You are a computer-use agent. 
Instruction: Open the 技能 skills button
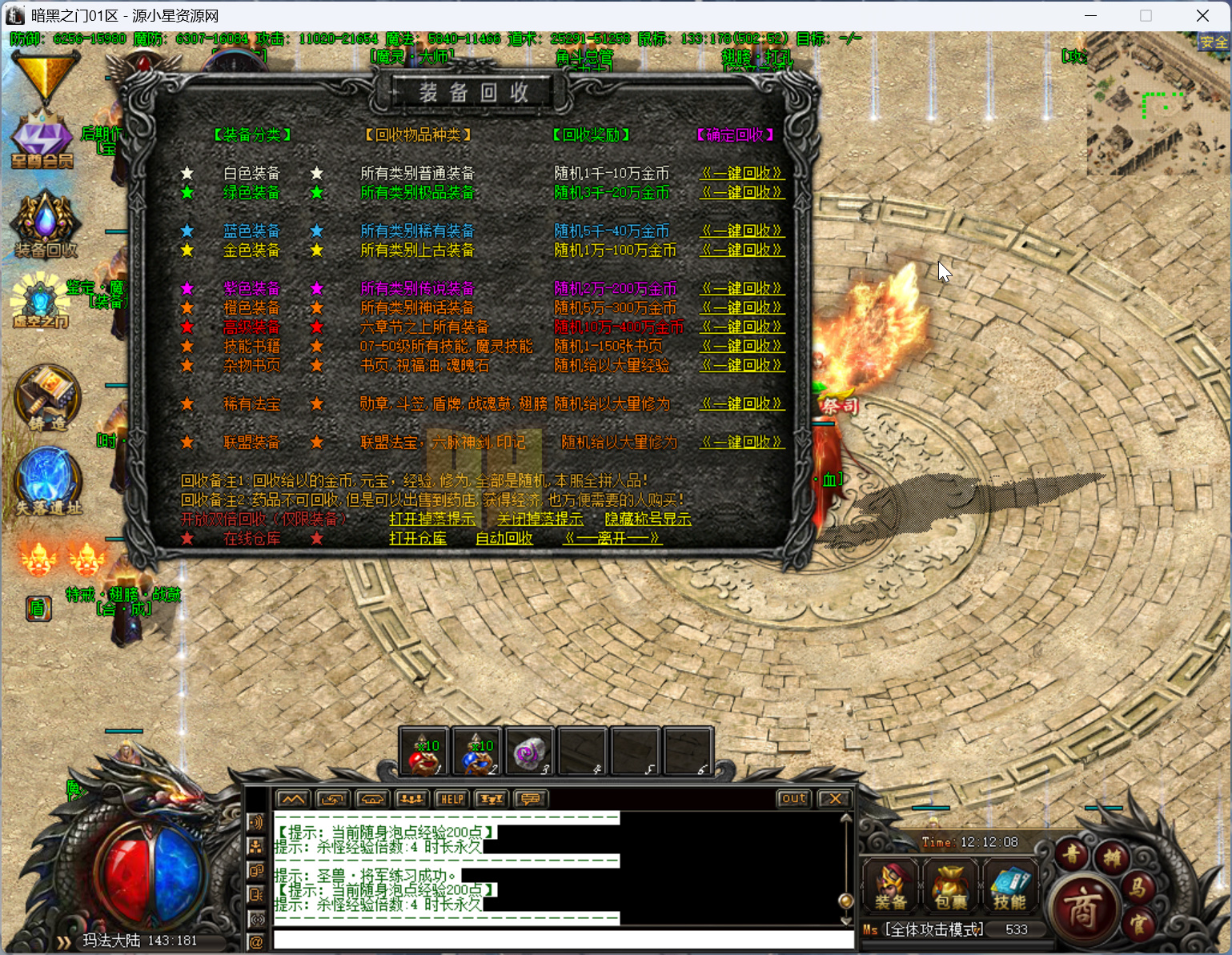pyautogui.click(x=1009, y=886)
